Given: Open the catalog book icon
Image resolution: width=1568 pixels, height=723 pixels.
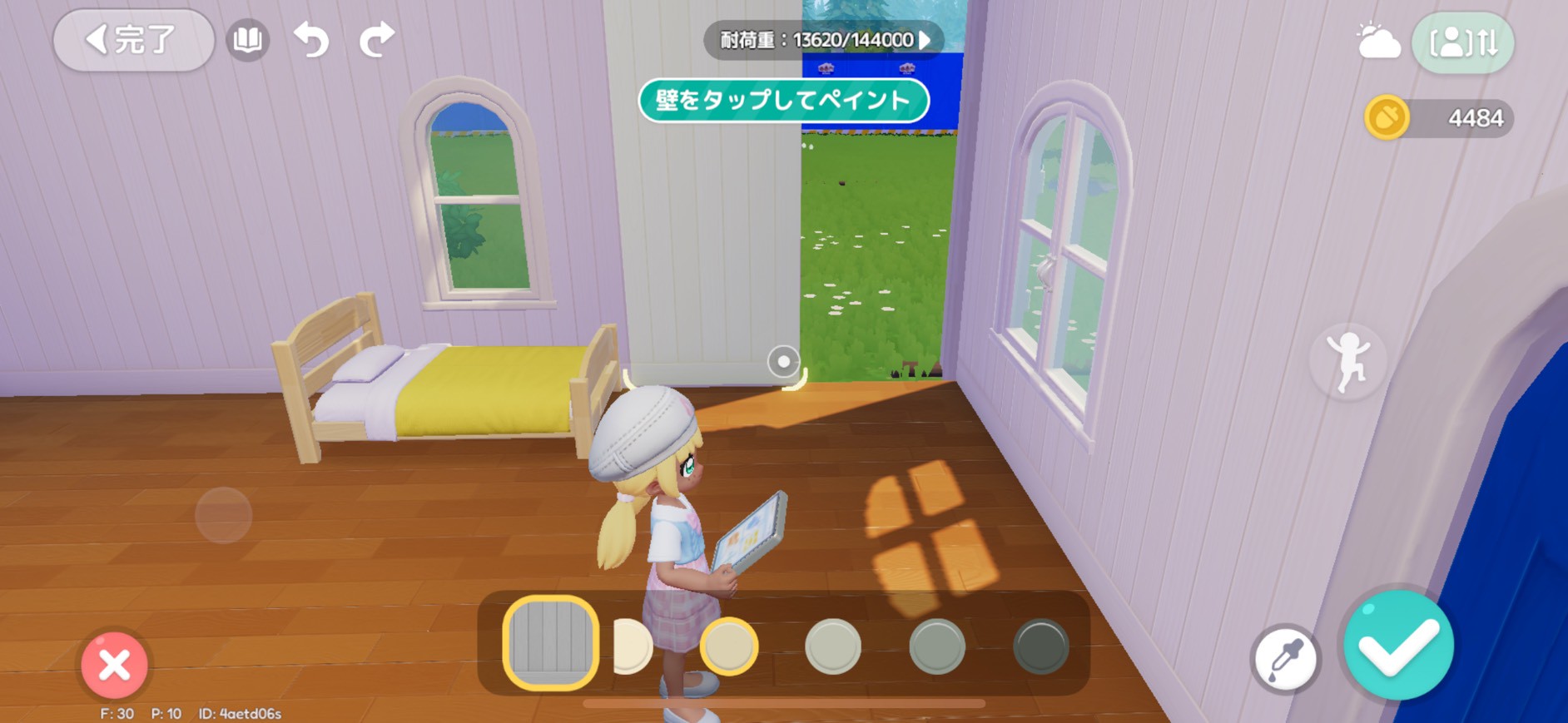Looking at the screenshot, I should point(247,40).
